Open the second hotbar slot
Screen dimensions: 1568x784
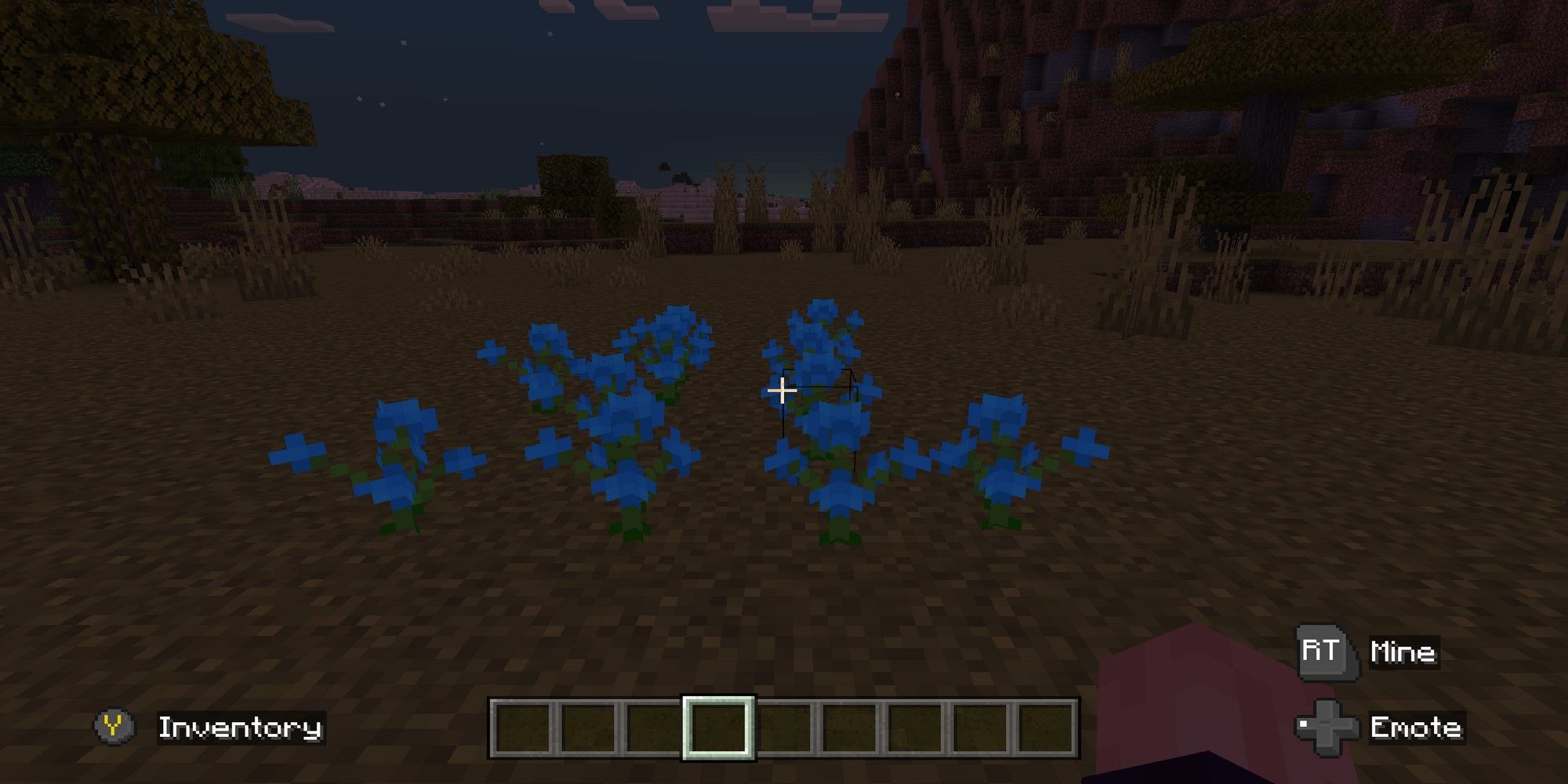tap(588, 728)
